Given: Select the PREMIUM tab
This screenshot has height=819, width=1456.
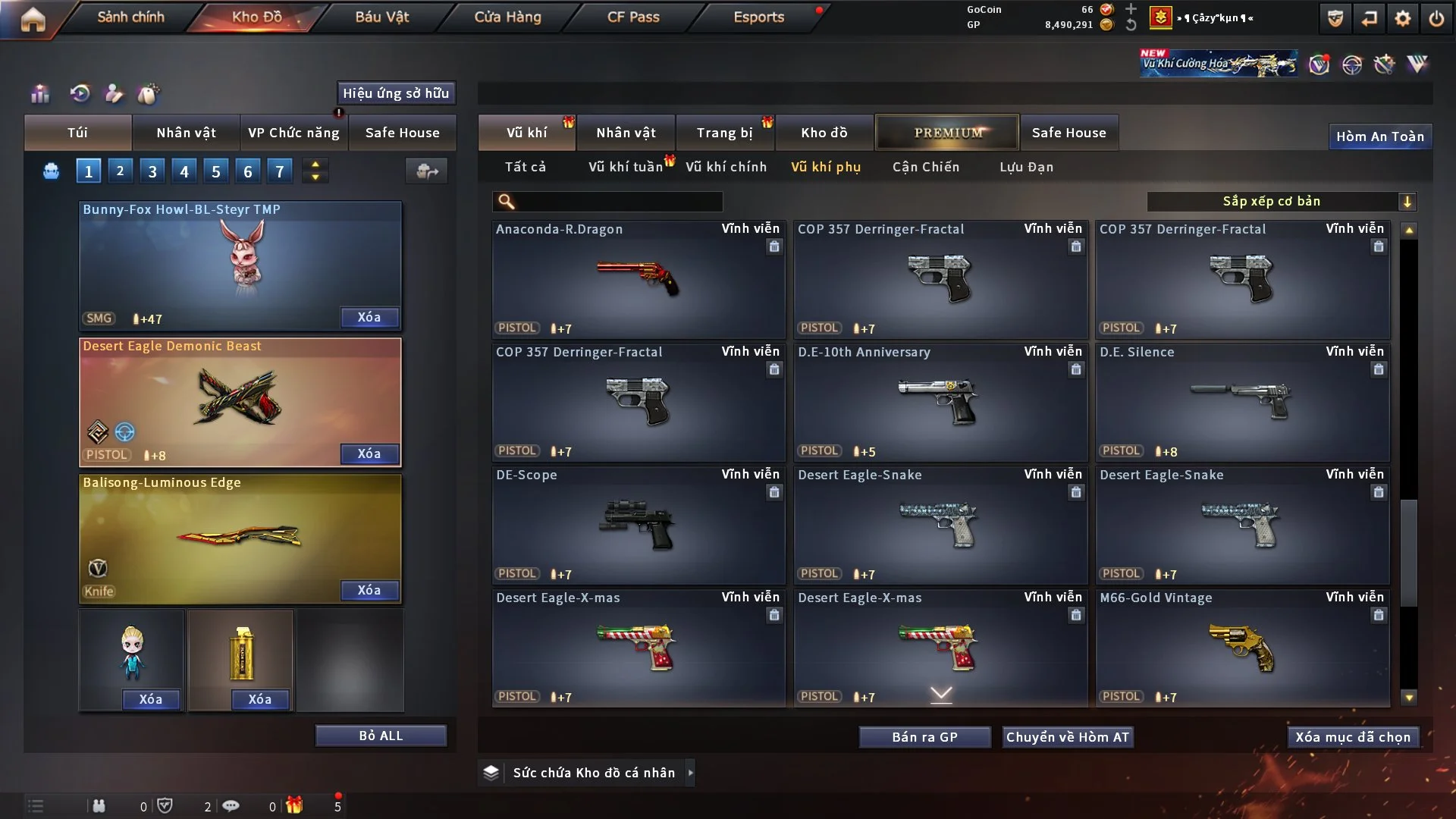Looking at the screenshot, I should [x=947, y=133].
